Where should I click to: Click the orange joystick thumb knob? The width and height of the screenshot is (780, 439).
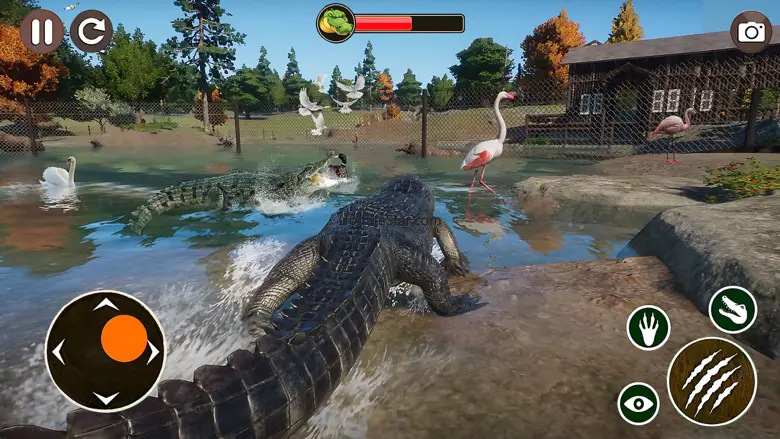tap(124, 338)
